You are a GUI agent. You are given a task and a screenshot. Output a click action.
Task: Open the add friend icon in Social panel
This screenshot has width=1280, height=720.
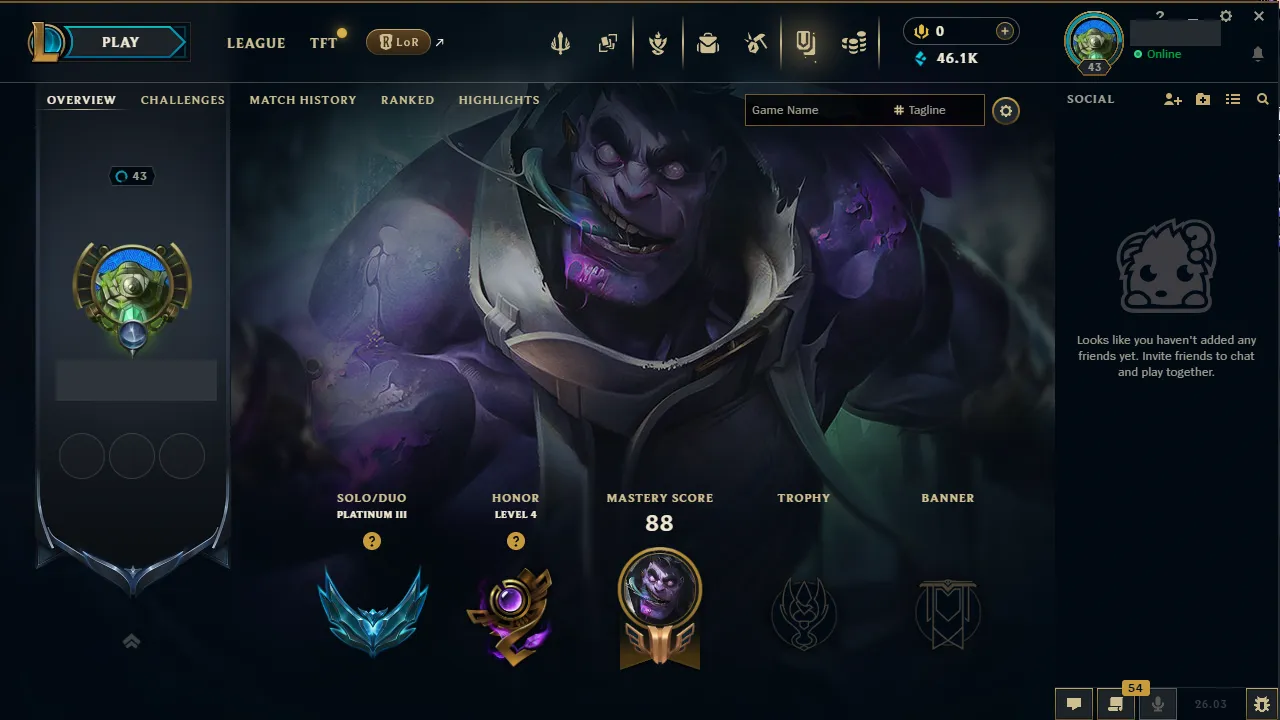click(1171, 99)
